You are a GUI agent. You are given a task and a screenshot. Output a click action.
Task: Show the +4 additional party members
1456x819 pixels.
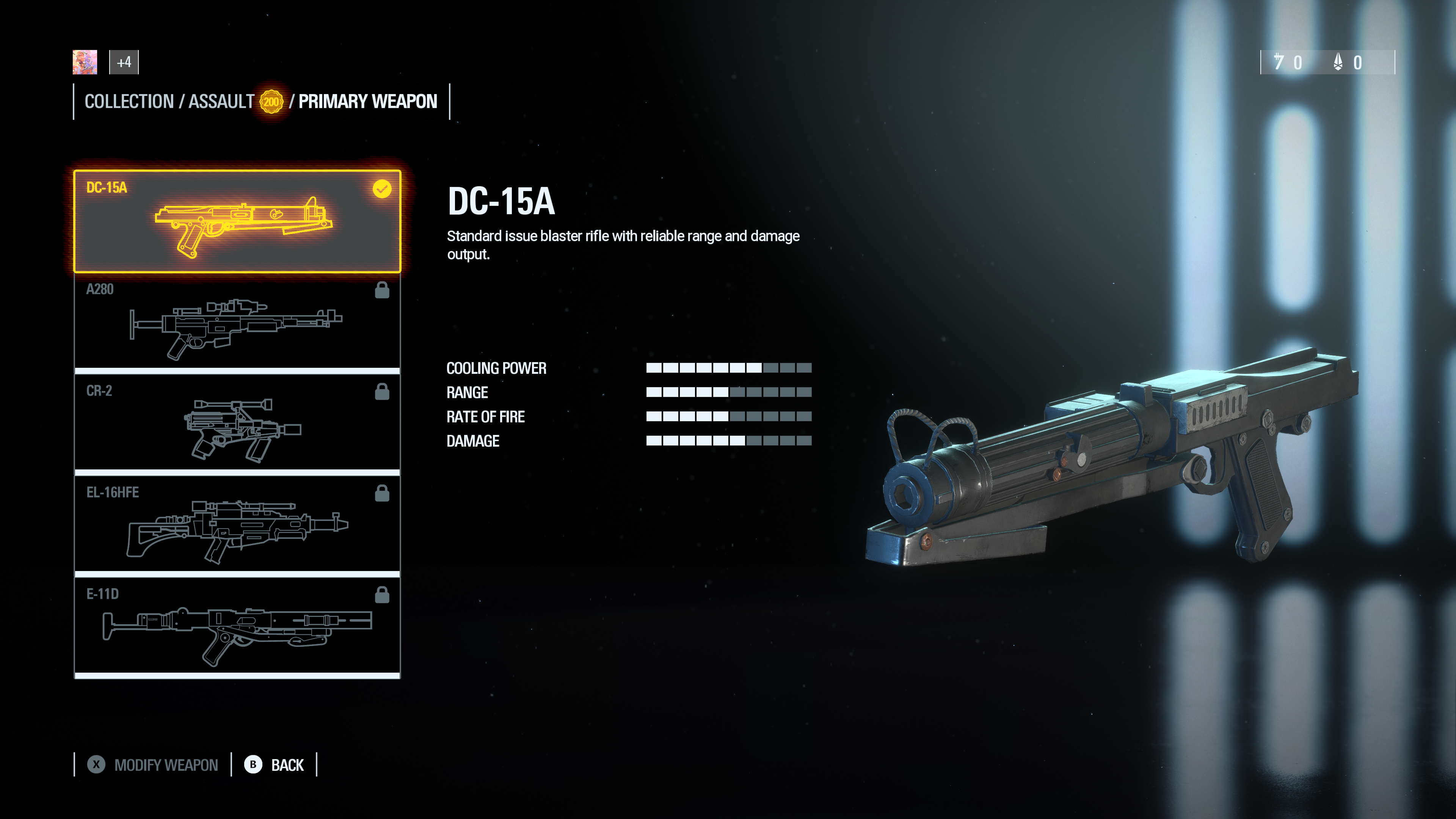tap(124, 62)
